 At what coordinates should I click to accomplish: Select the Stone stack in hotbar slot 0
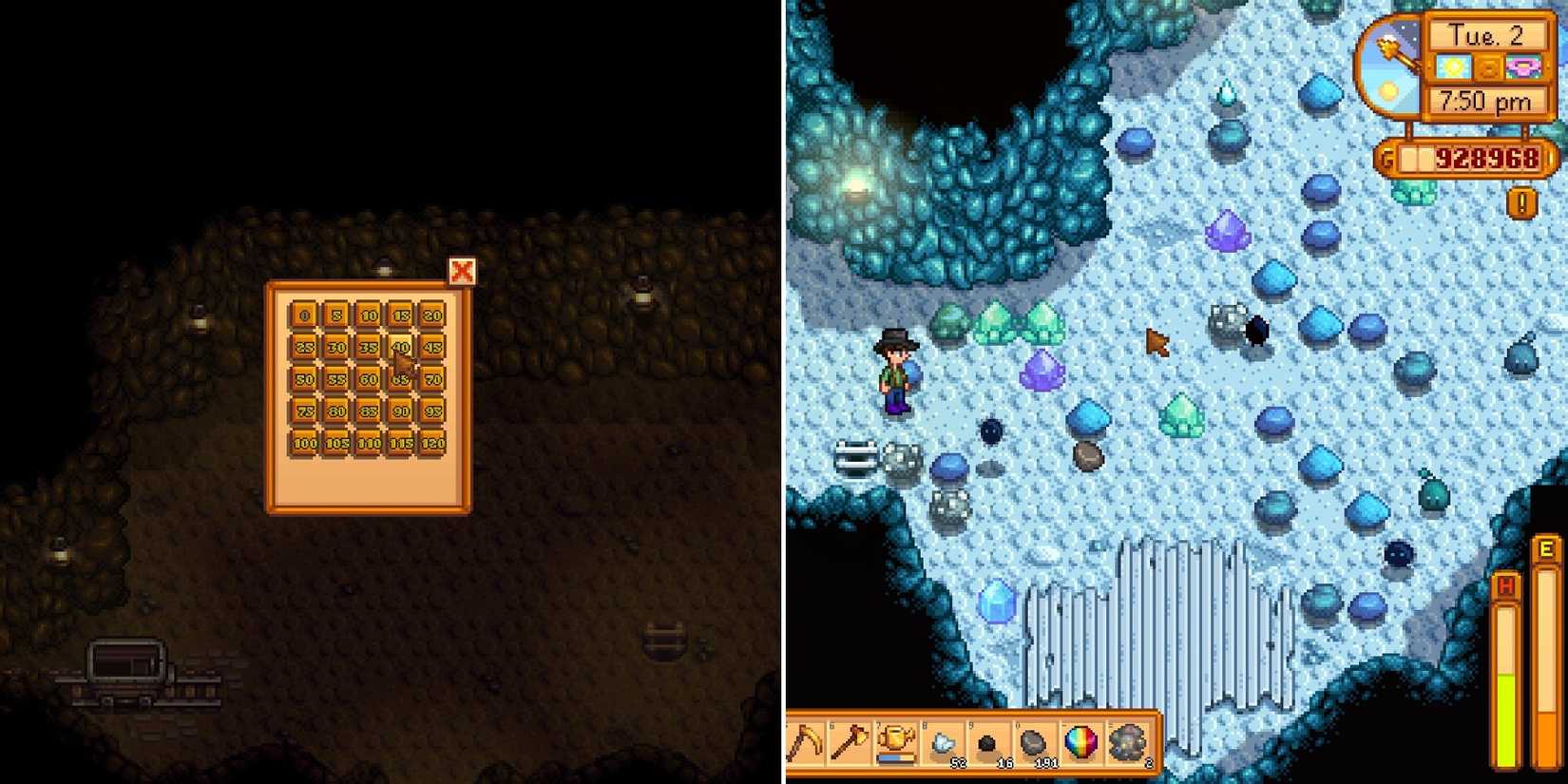pos(1036,741)
